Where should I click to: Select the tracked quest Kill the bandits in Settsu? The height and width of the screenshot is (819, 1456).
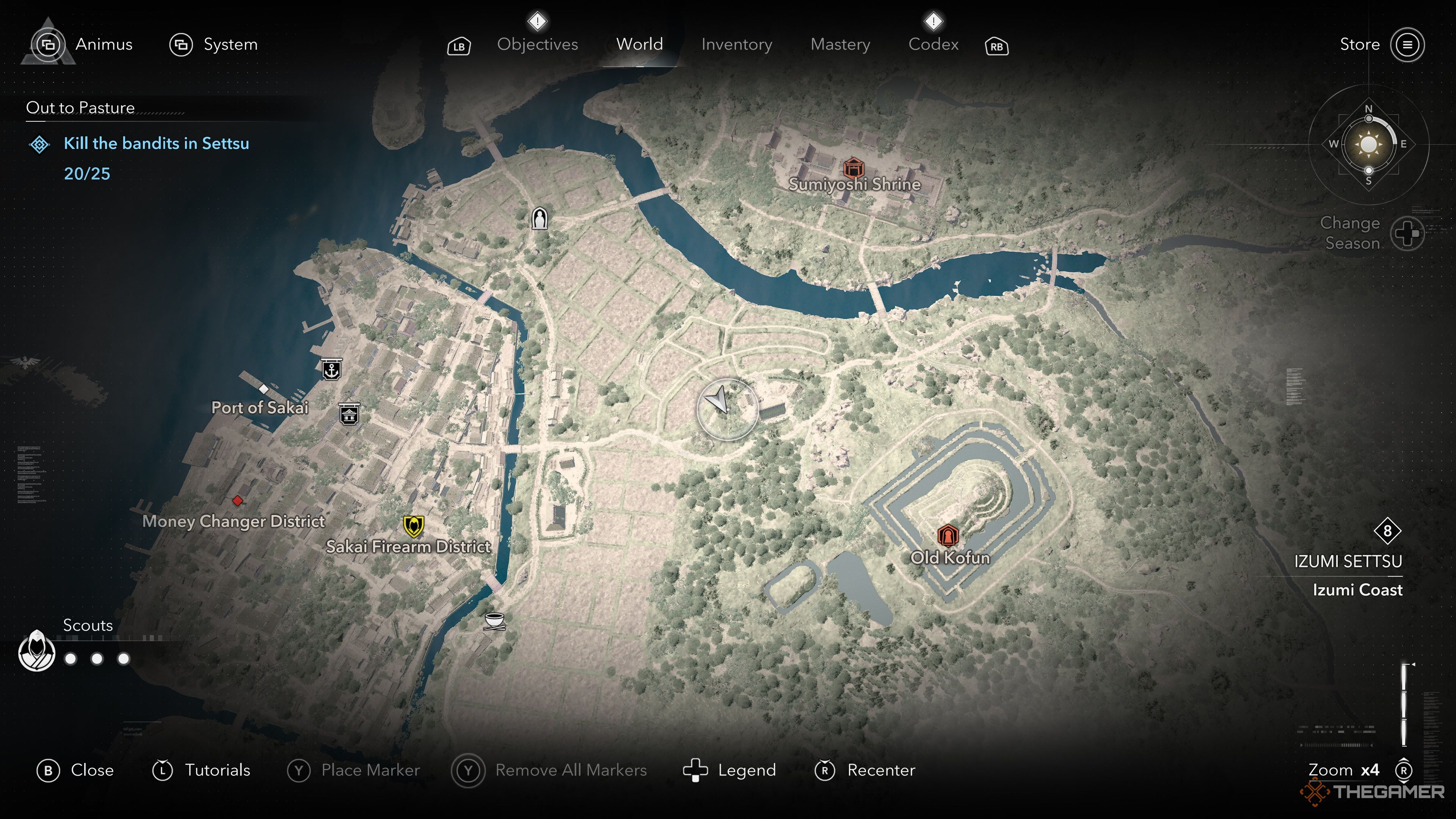click(x=156, y=144)
